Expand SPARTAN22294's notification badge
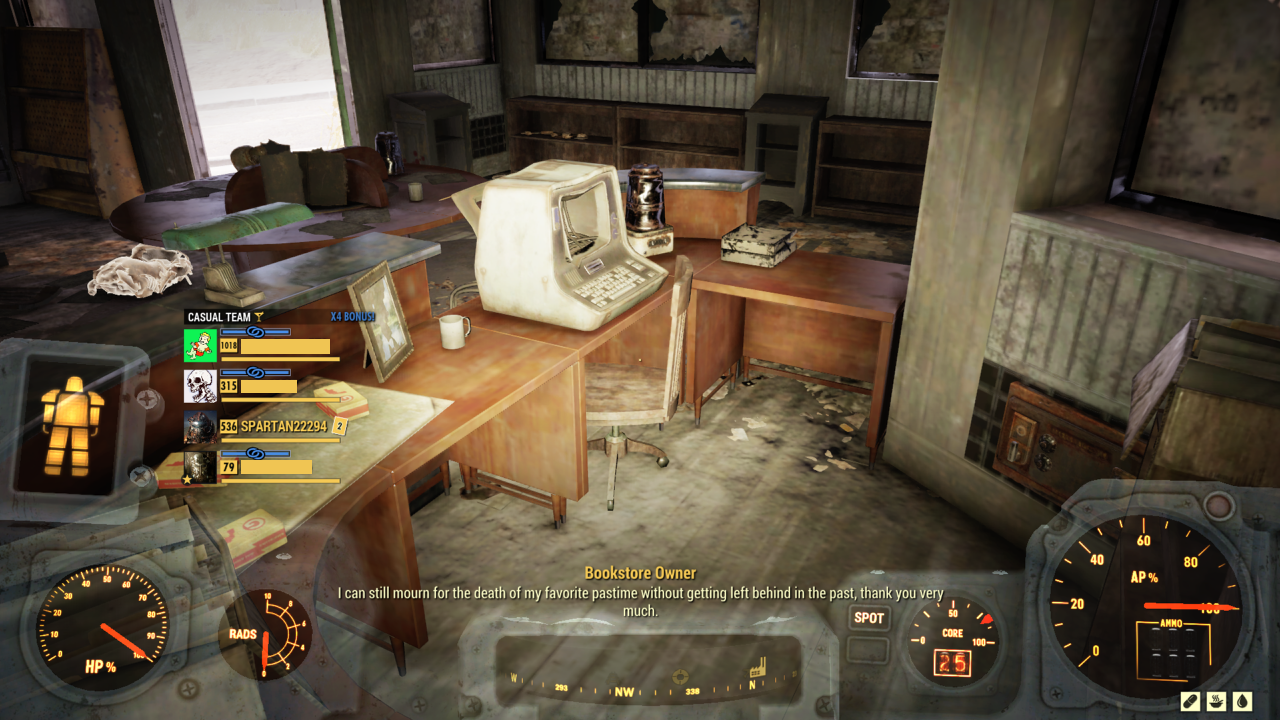Viewport: 1280px width, 720px height. [x=339, y=424]
